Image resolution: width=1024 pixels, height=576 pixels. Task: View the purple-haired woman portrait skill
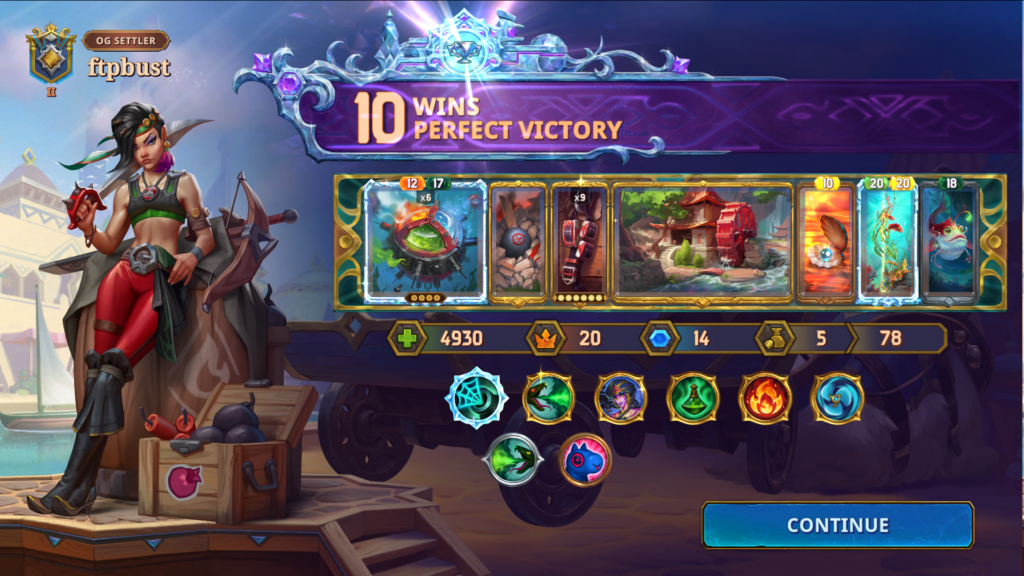click(620, 398)
